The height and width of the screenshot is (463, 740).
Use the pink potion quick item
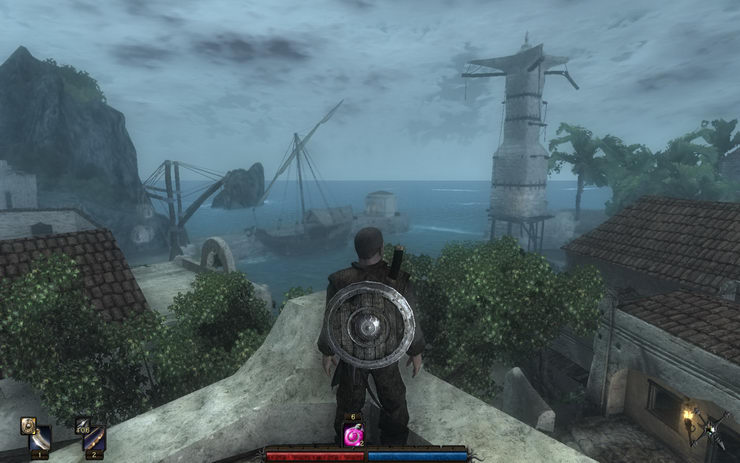point(353,435)
